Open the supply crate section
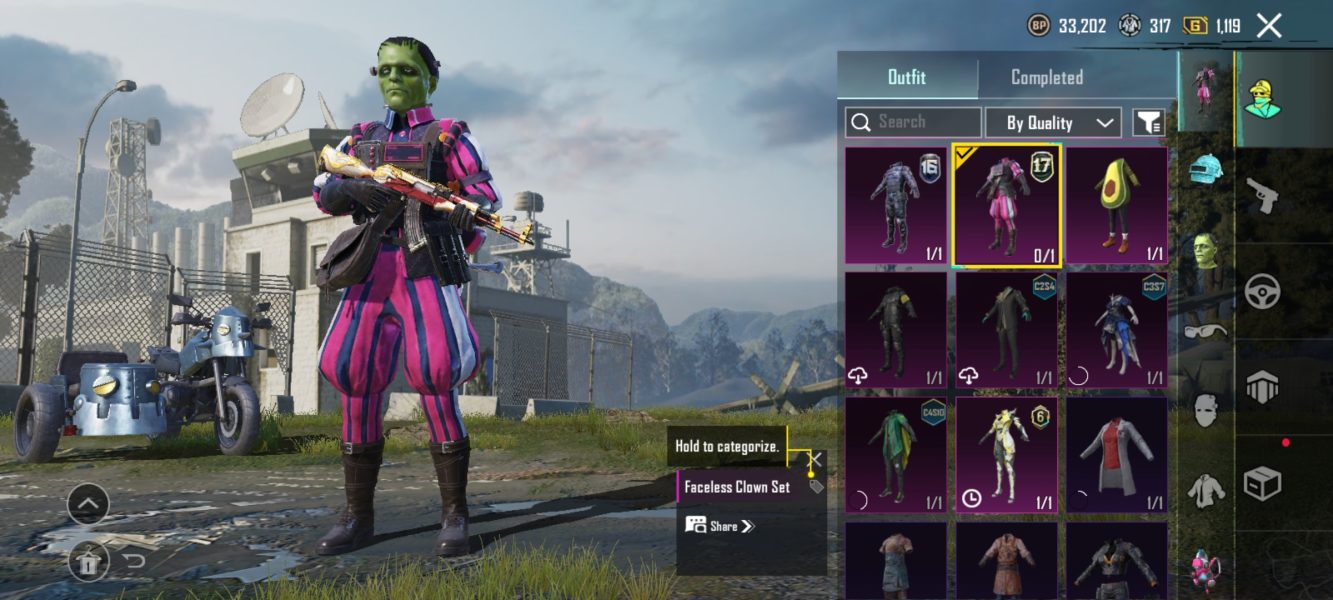Screen dimensions: 1333x600 (x=1262, y=483)
